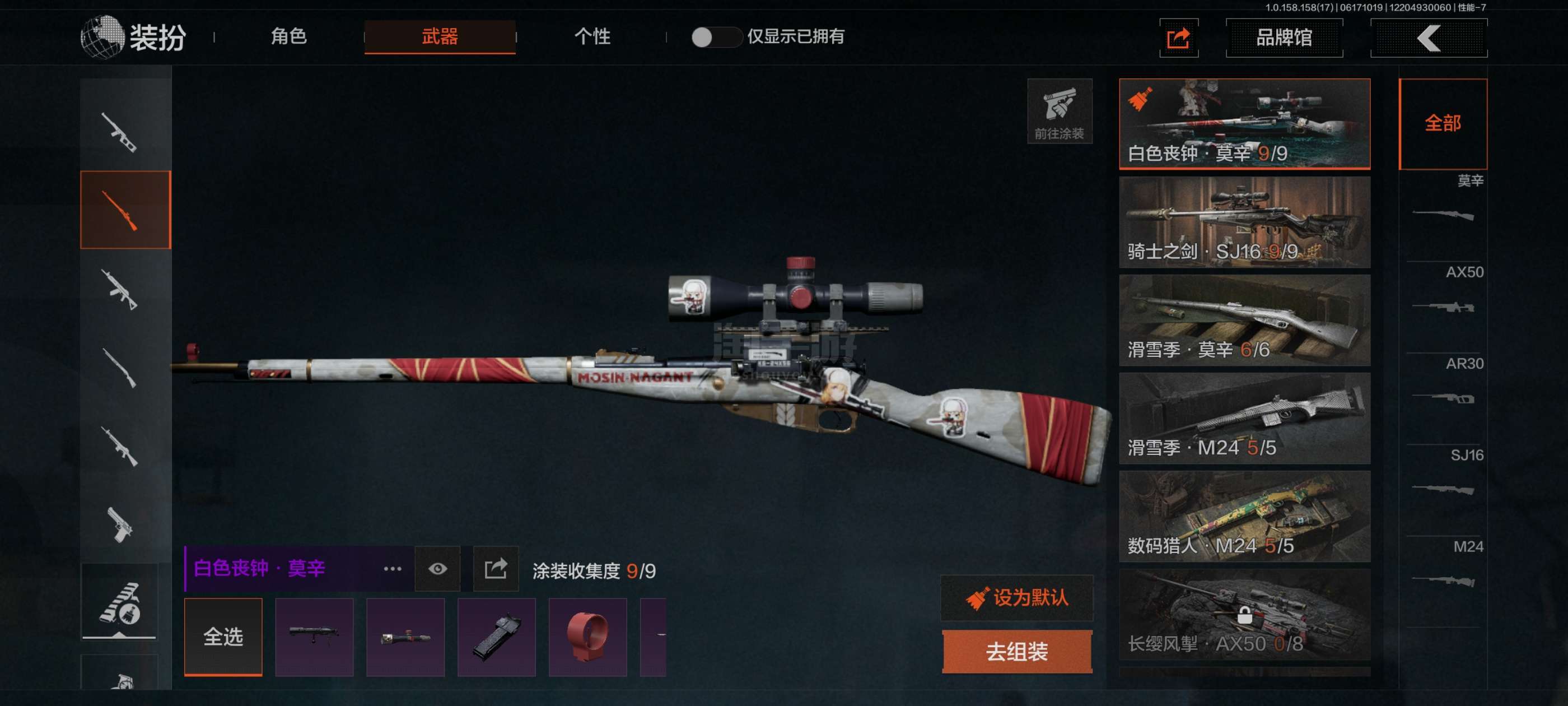Select the red muzzle ring part
Viewport: 1568px width, 706px height.
[587, 637]
